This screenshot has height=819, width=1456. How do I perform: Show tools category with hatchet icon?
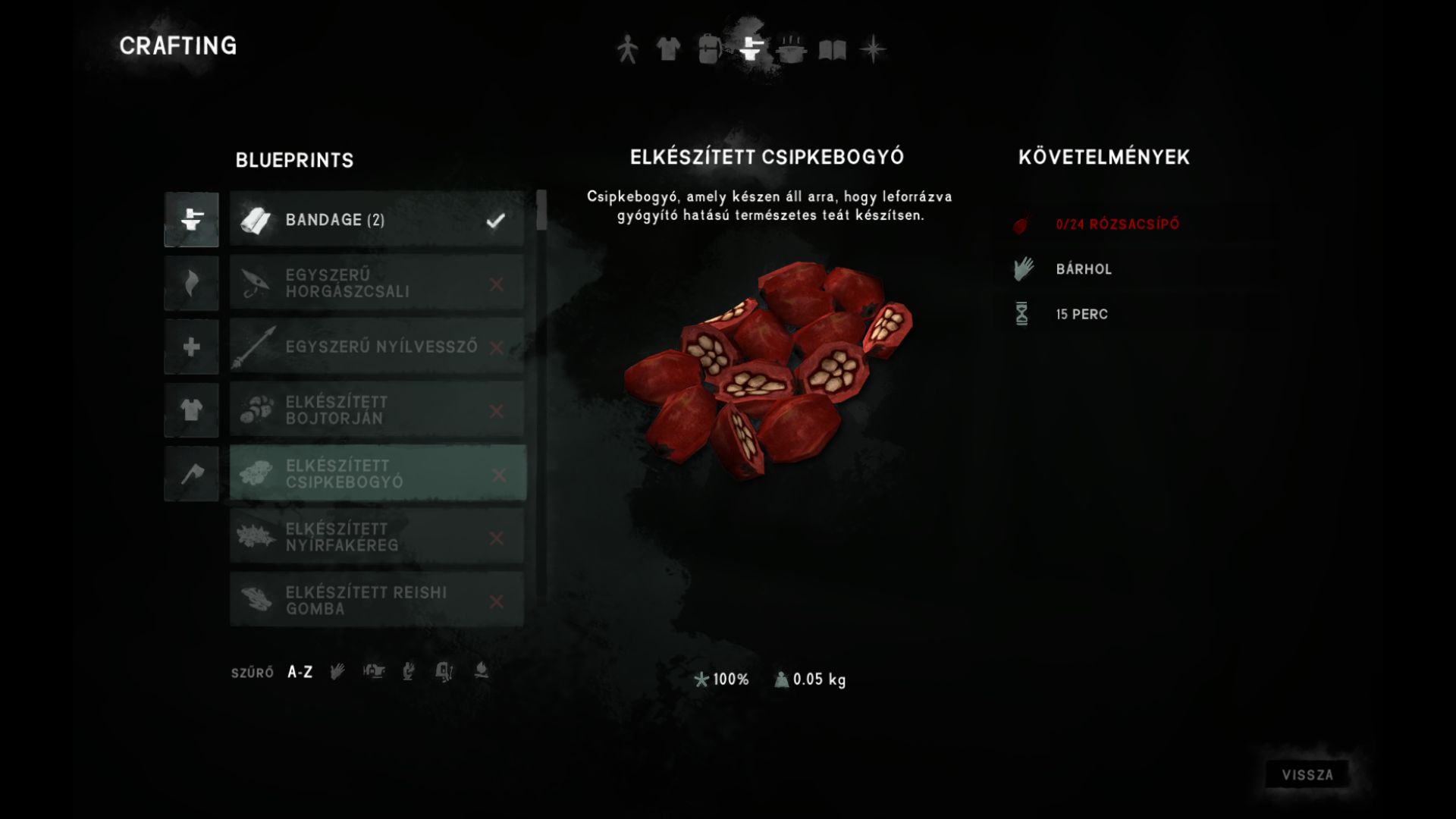(x=191, y=474)
